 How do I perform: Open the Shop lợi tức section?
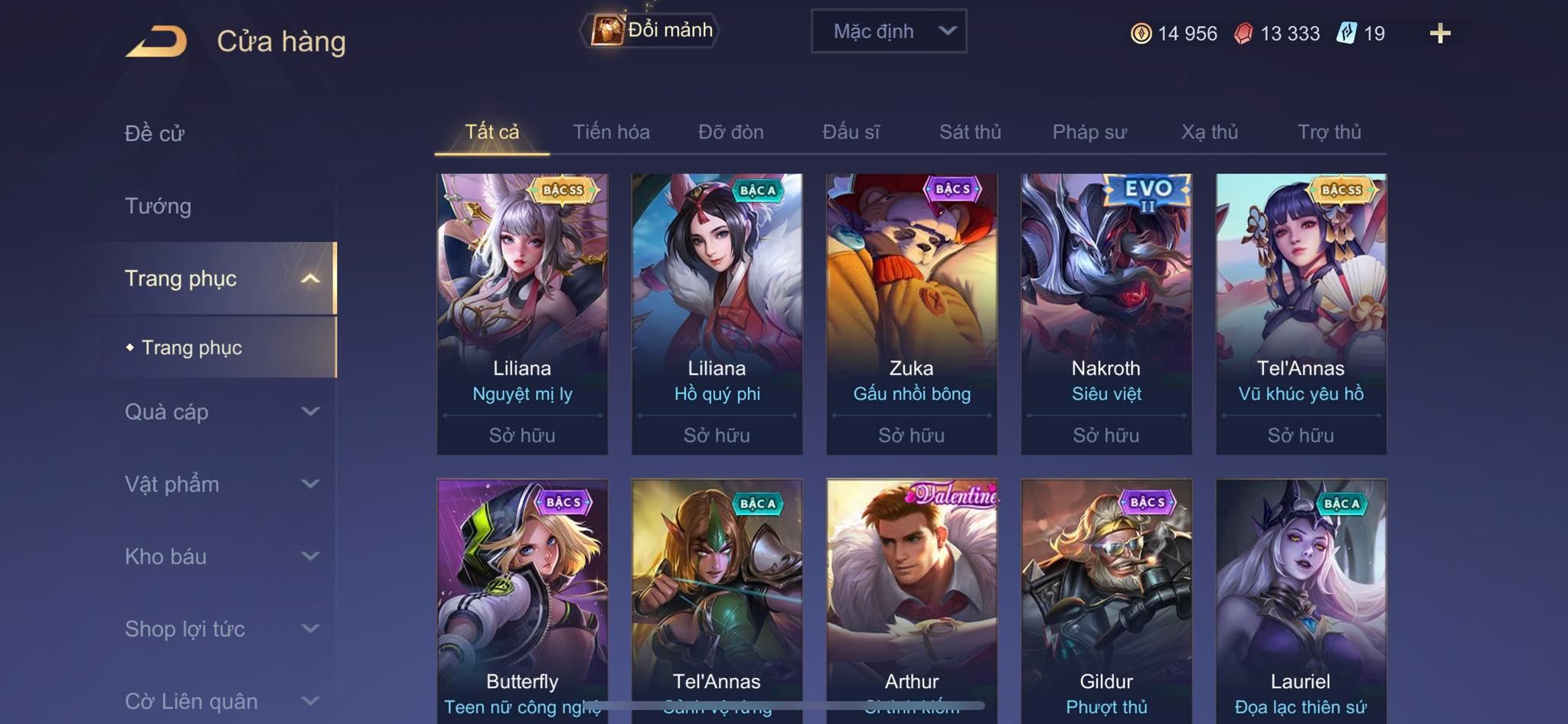pyautogui.click(x=220, y=629)
